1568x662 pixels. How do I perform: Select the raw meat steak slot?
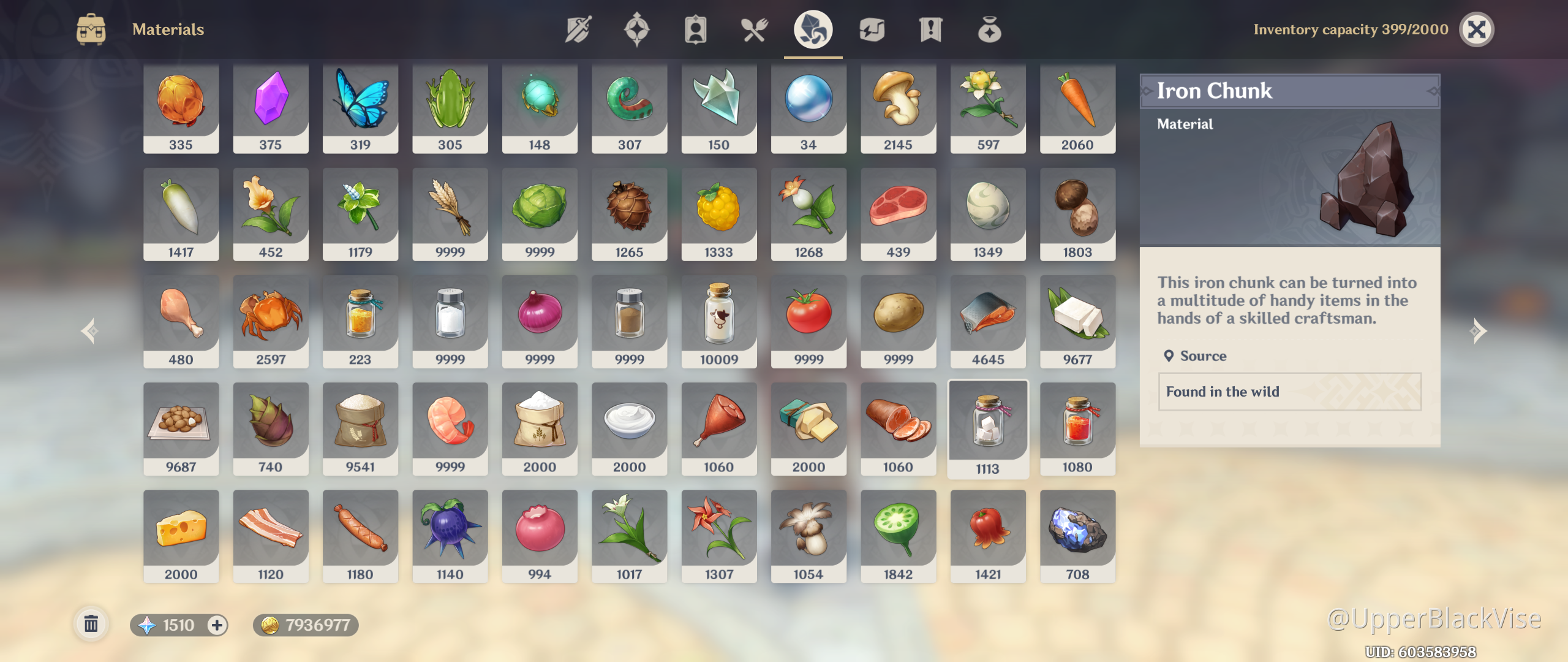[x=898, y=215]
